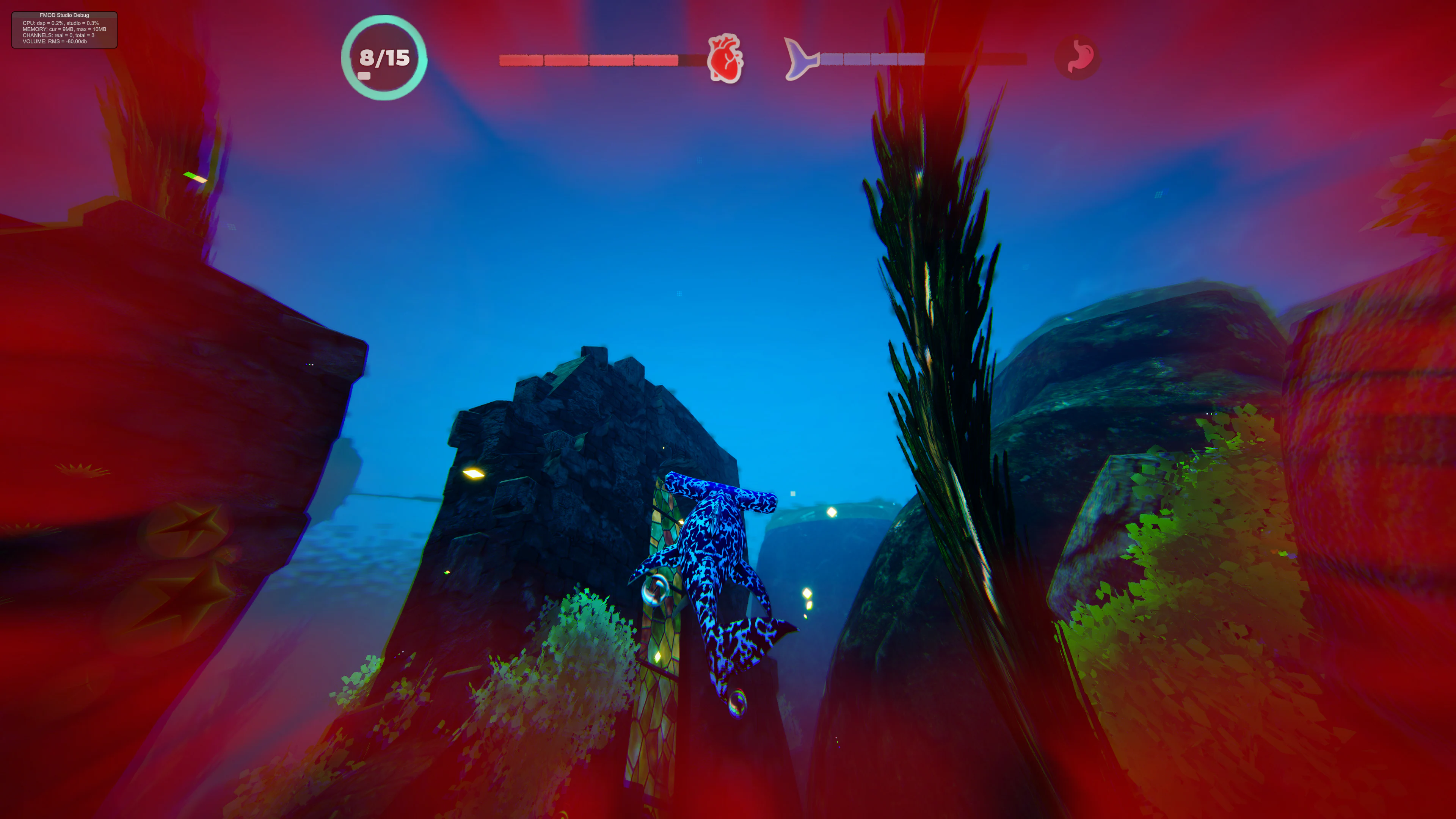This screenshot has height=819, width=1456.
Task: Select the heart health icon
Action: (725, 60)
